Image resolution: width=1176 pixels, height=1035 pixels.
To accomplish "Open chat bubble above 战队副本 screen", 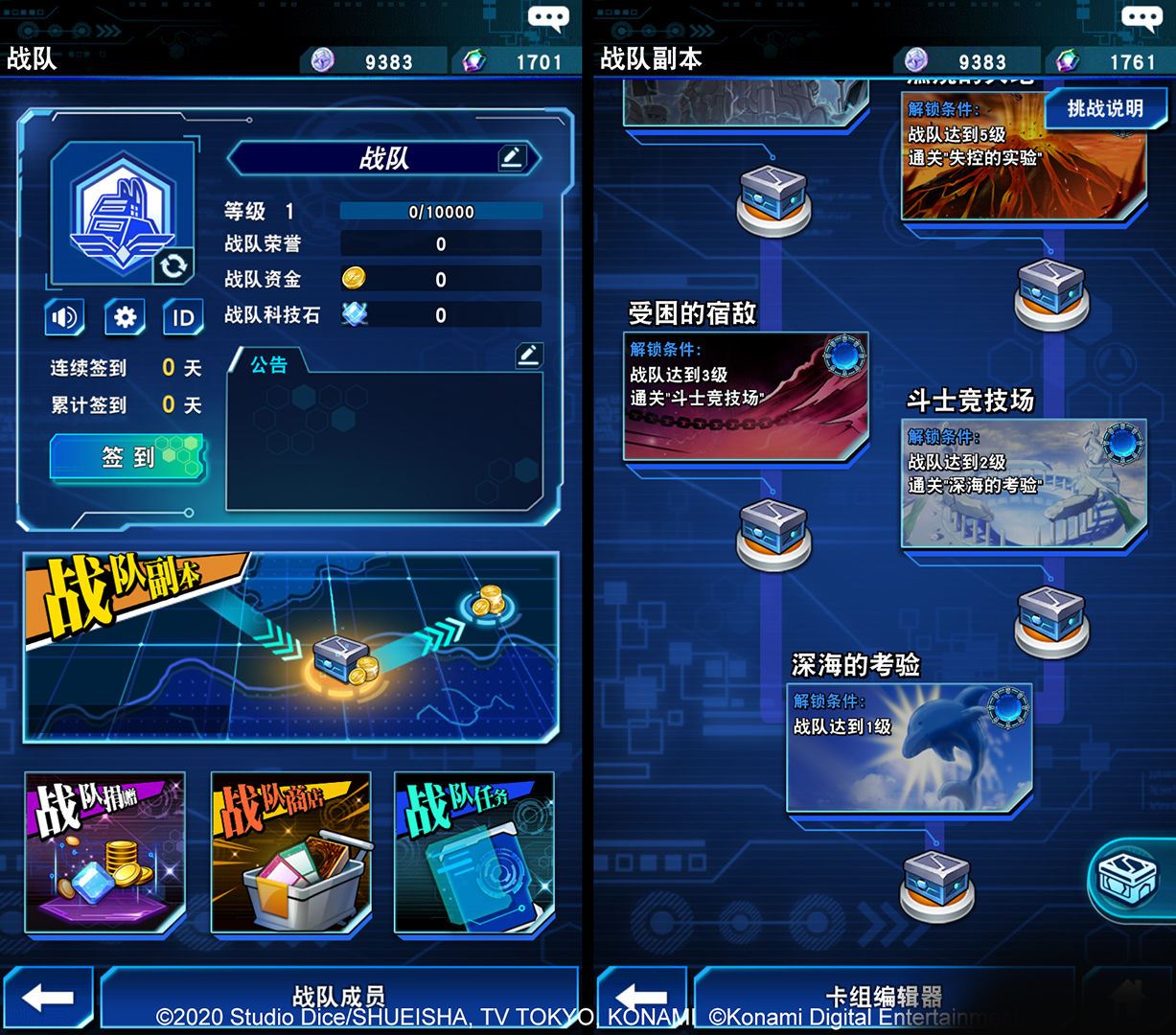I will [x=1141, y=19].
